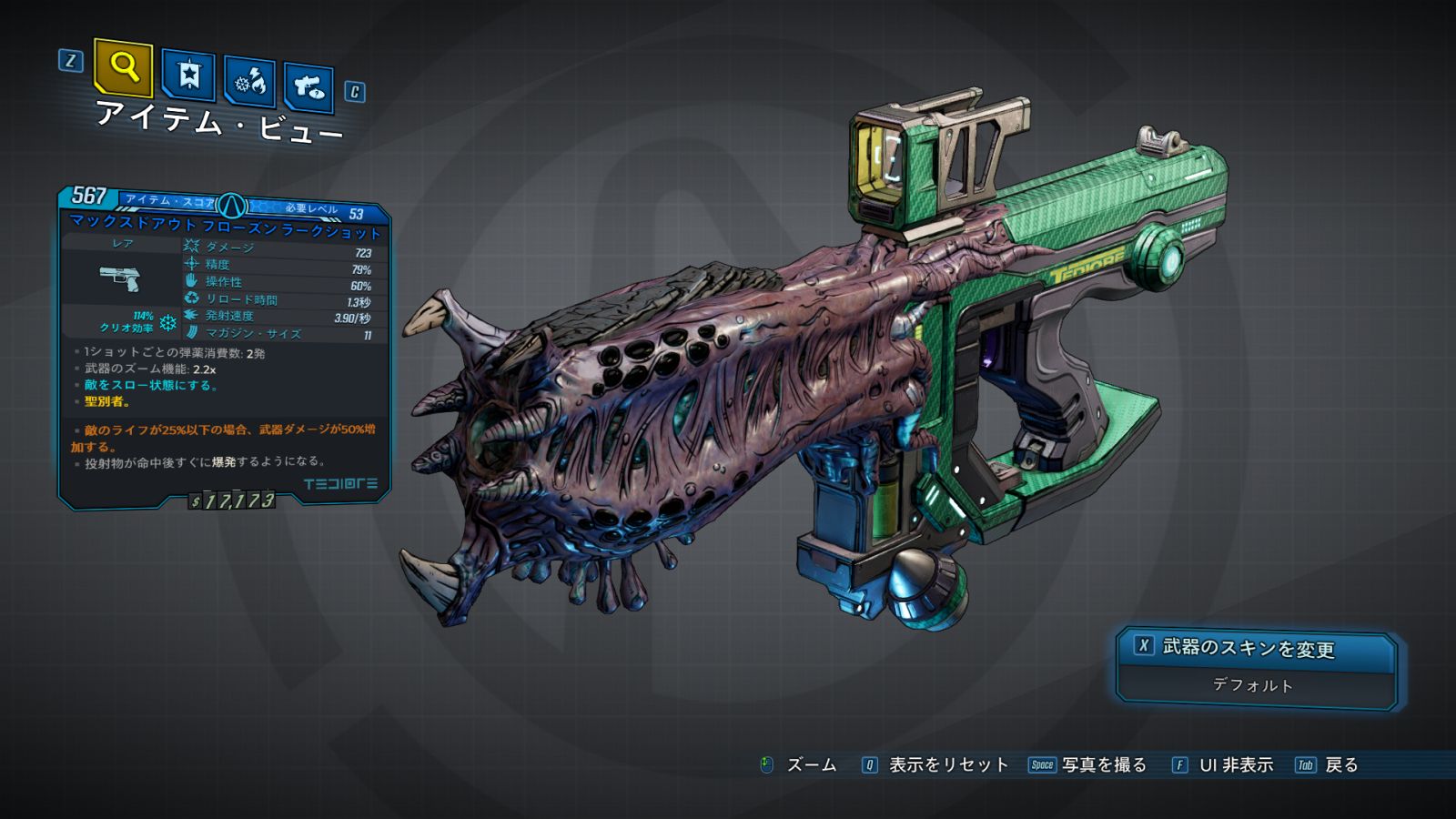Viewport: 1456px width, 819px height.
Task: Open the snowflake and fire elements tab
Action: click(250, 82)
